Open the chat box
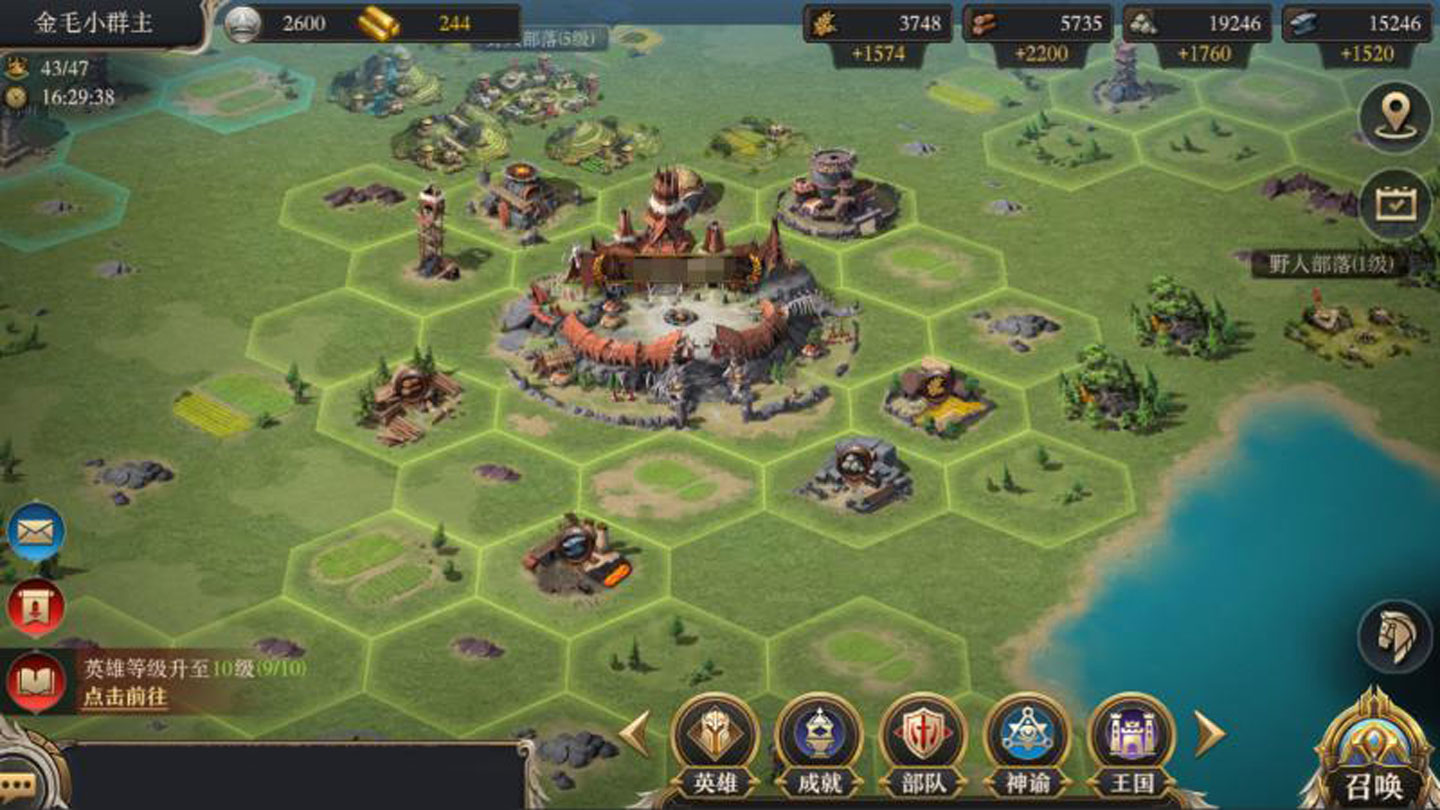This screenshot has width=1440, height=810. click(x=290, y=776)
